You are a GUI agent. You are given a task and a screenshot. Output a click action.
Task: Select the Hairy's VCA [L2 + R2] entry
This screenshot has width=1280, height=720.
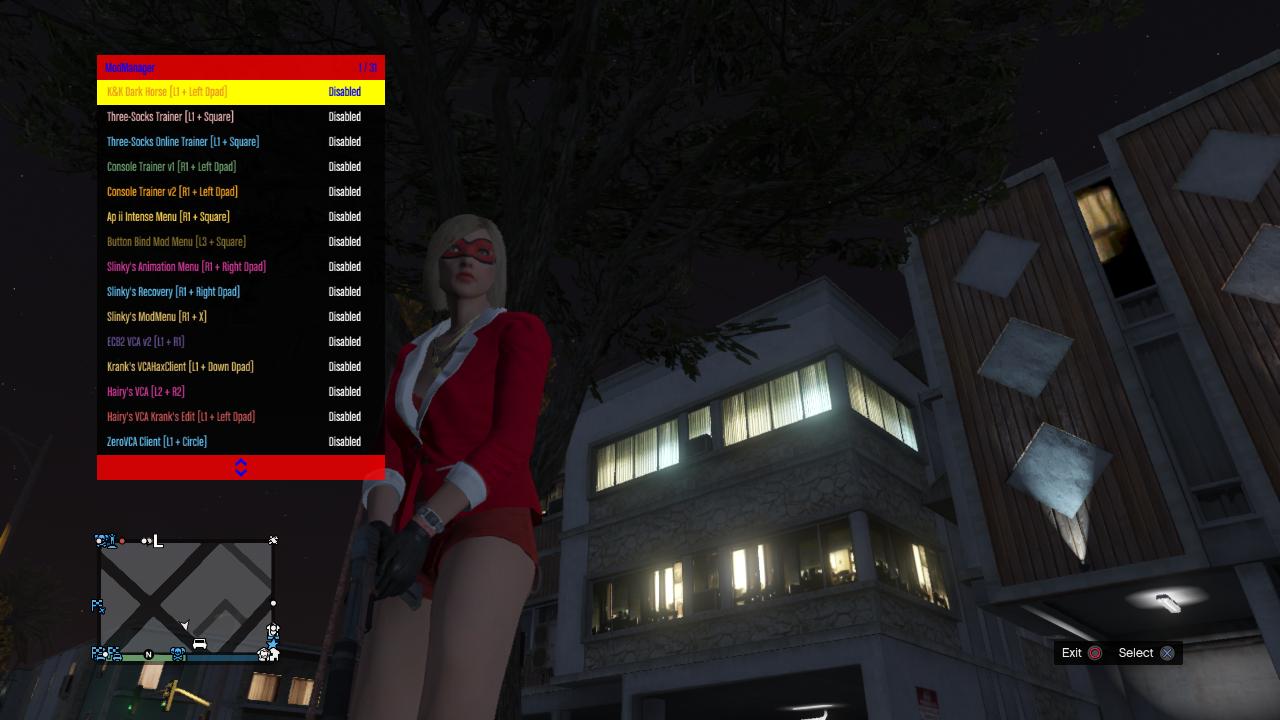pyautogui.click(x=146, y=392)
